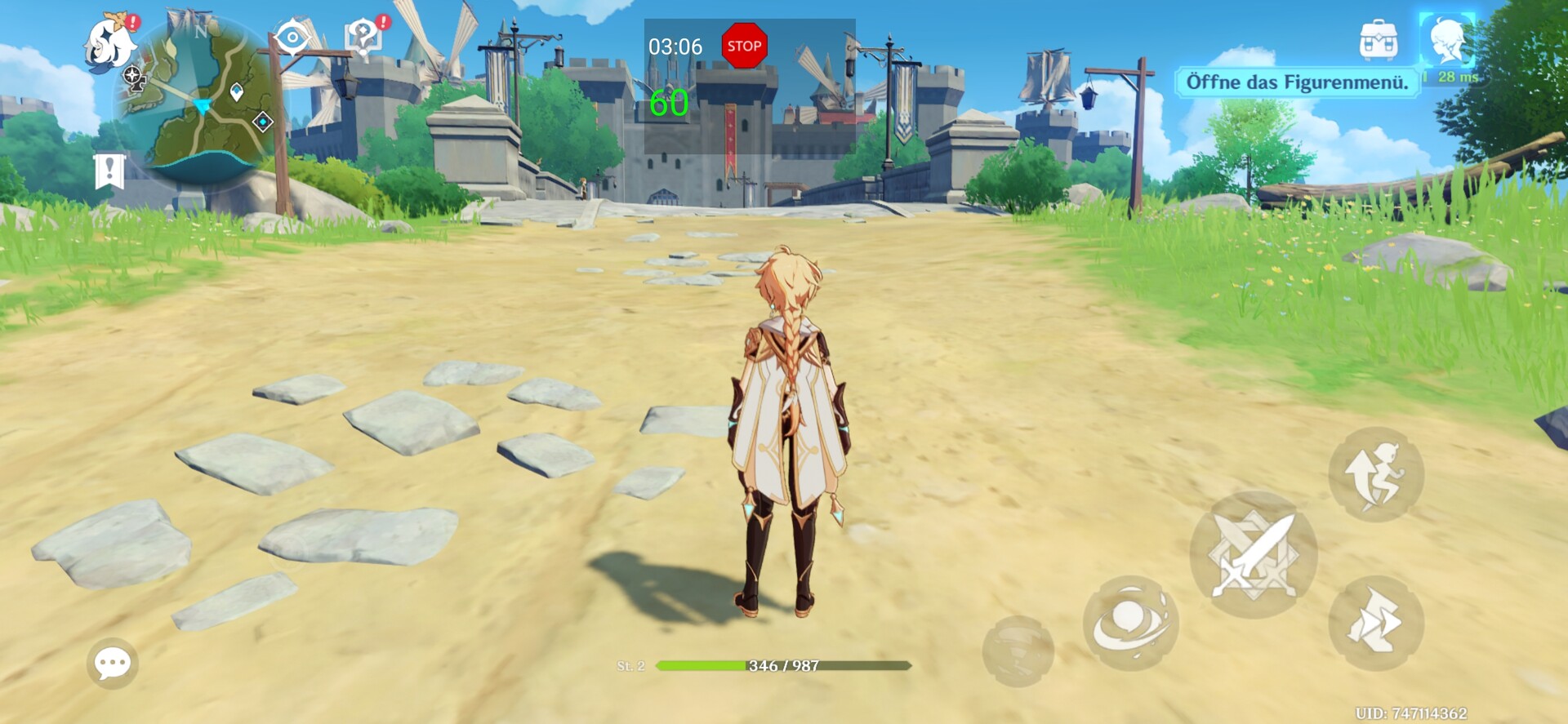Open the tutorial question mark icon

(363, 37)
